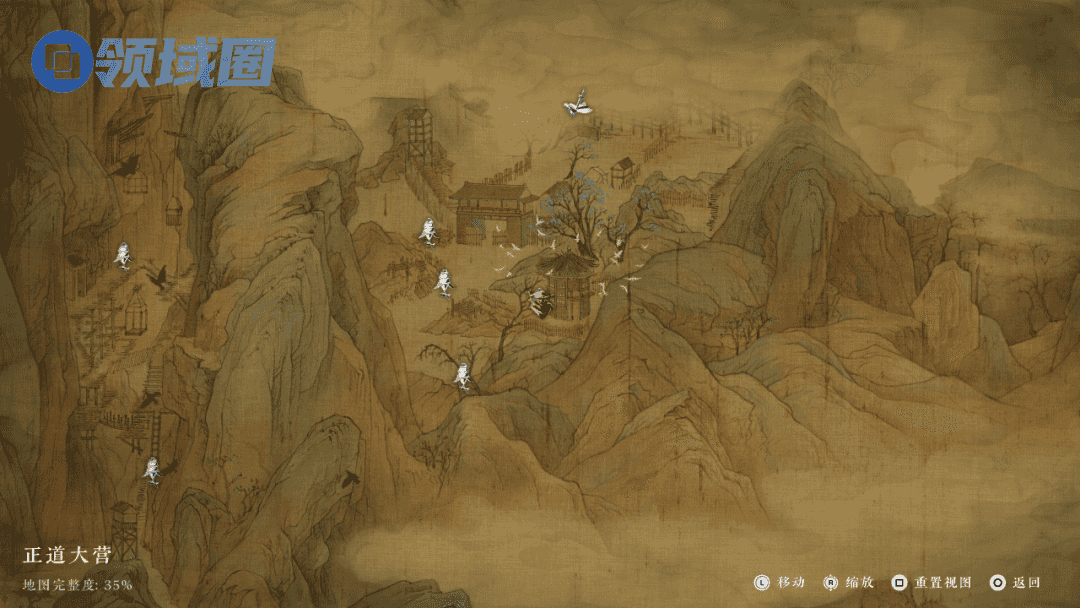The width and height of the screenshot is (1080, 608).
Task: Pick the shrine marker beside the cliff-base ladder
Action: point(152,469)
